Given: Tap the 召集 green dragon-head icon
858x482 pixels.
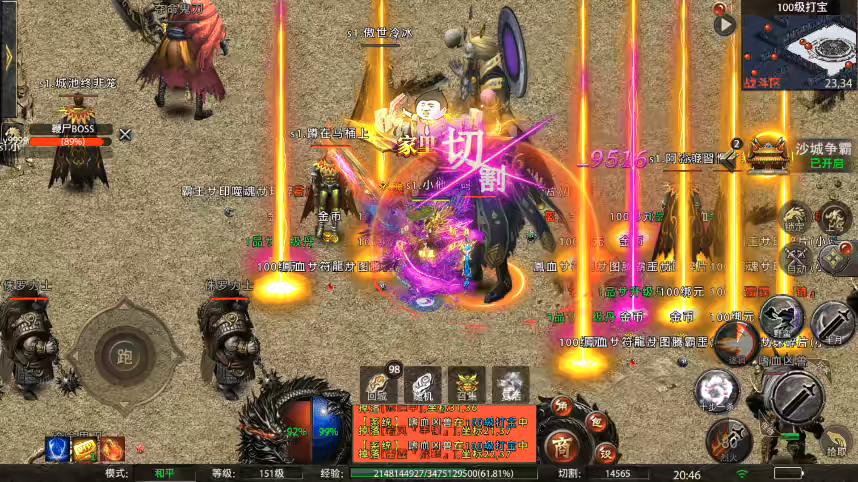Looking at the screenshot, I should point(467,383).
